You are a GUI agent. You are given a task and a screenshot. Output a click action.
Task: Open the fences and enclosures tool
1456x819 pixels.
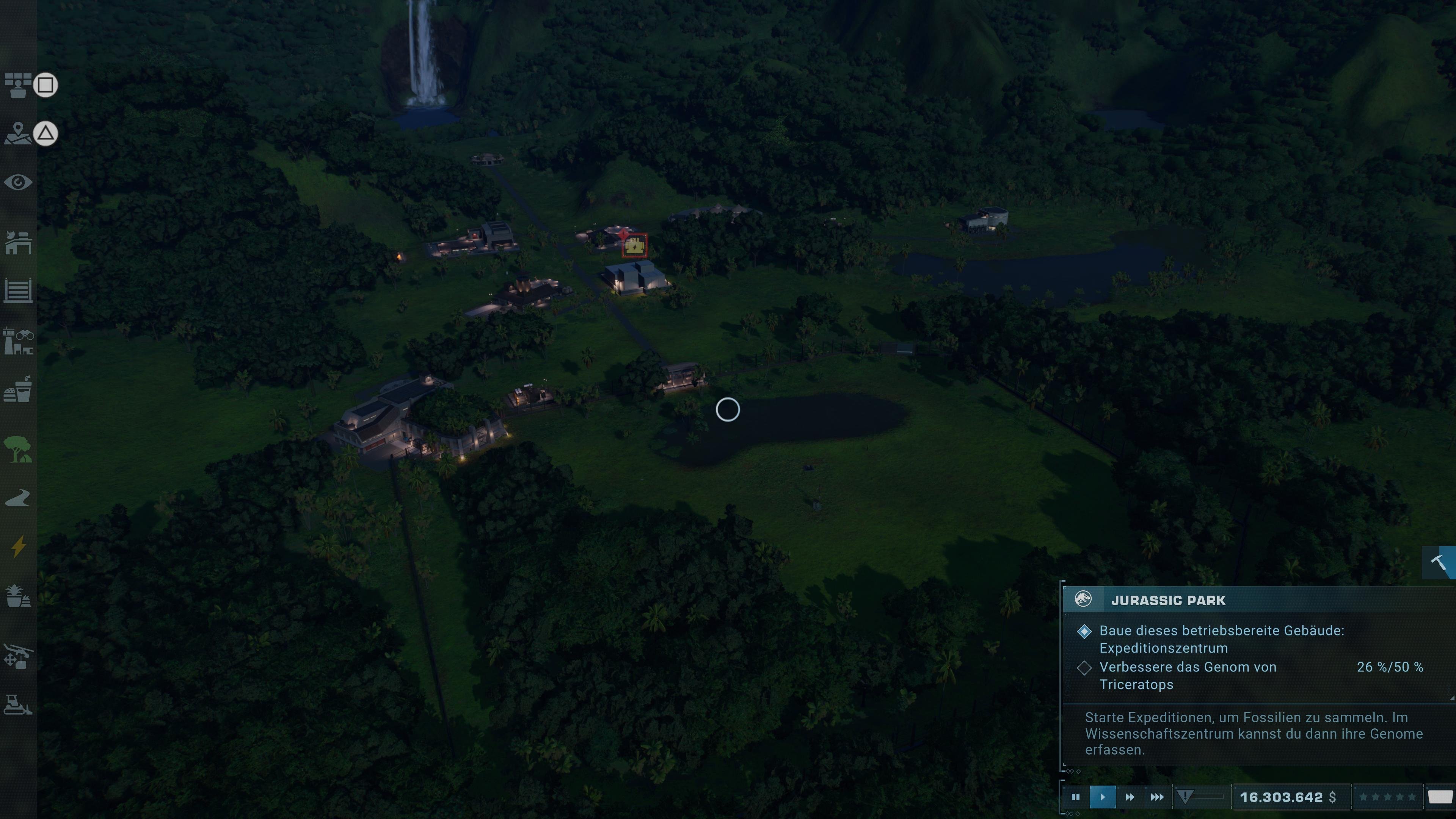[x=19, y=291]
